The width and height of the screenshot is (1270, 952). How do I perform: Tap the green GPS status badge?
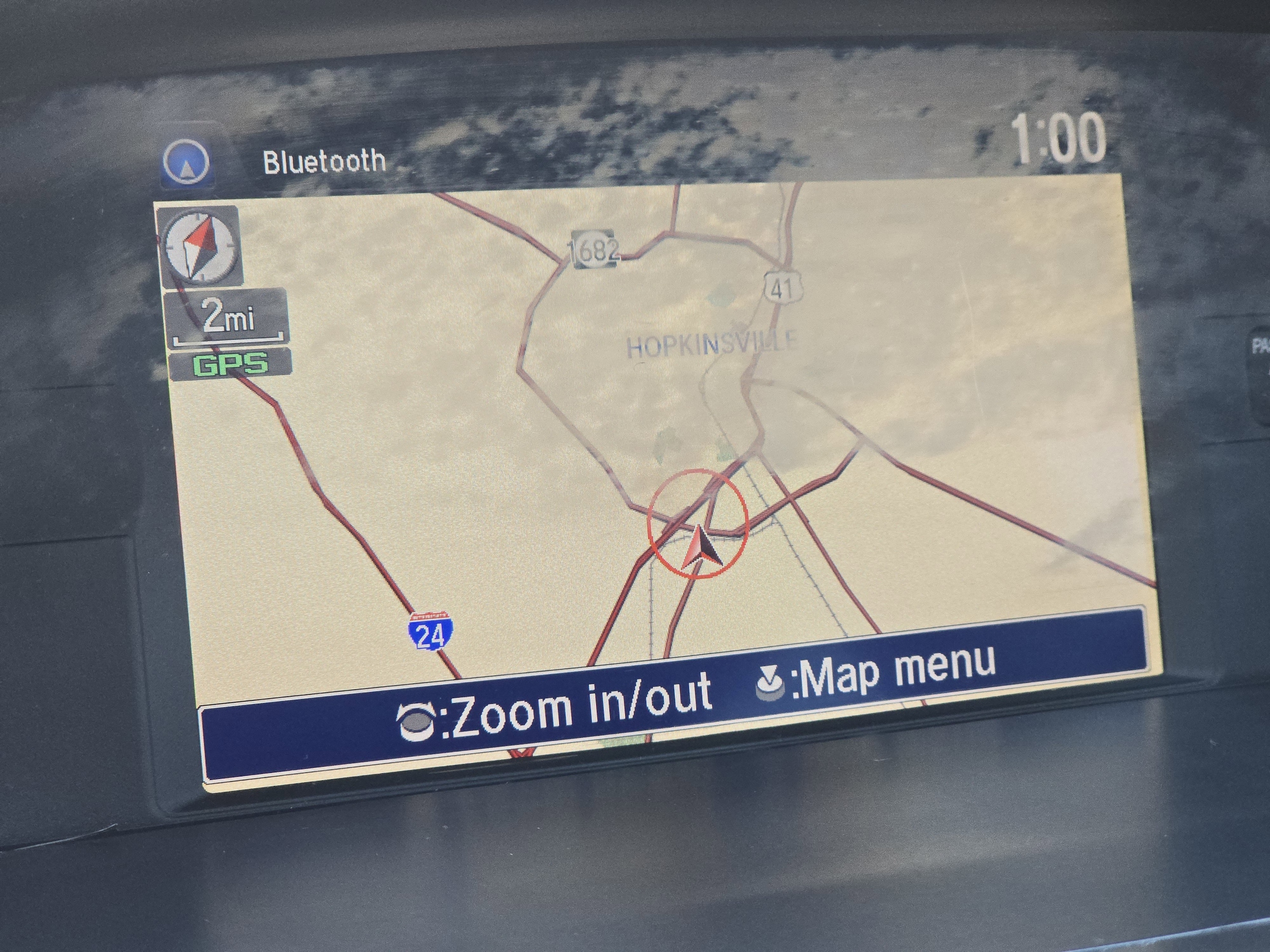click(230, 364)
